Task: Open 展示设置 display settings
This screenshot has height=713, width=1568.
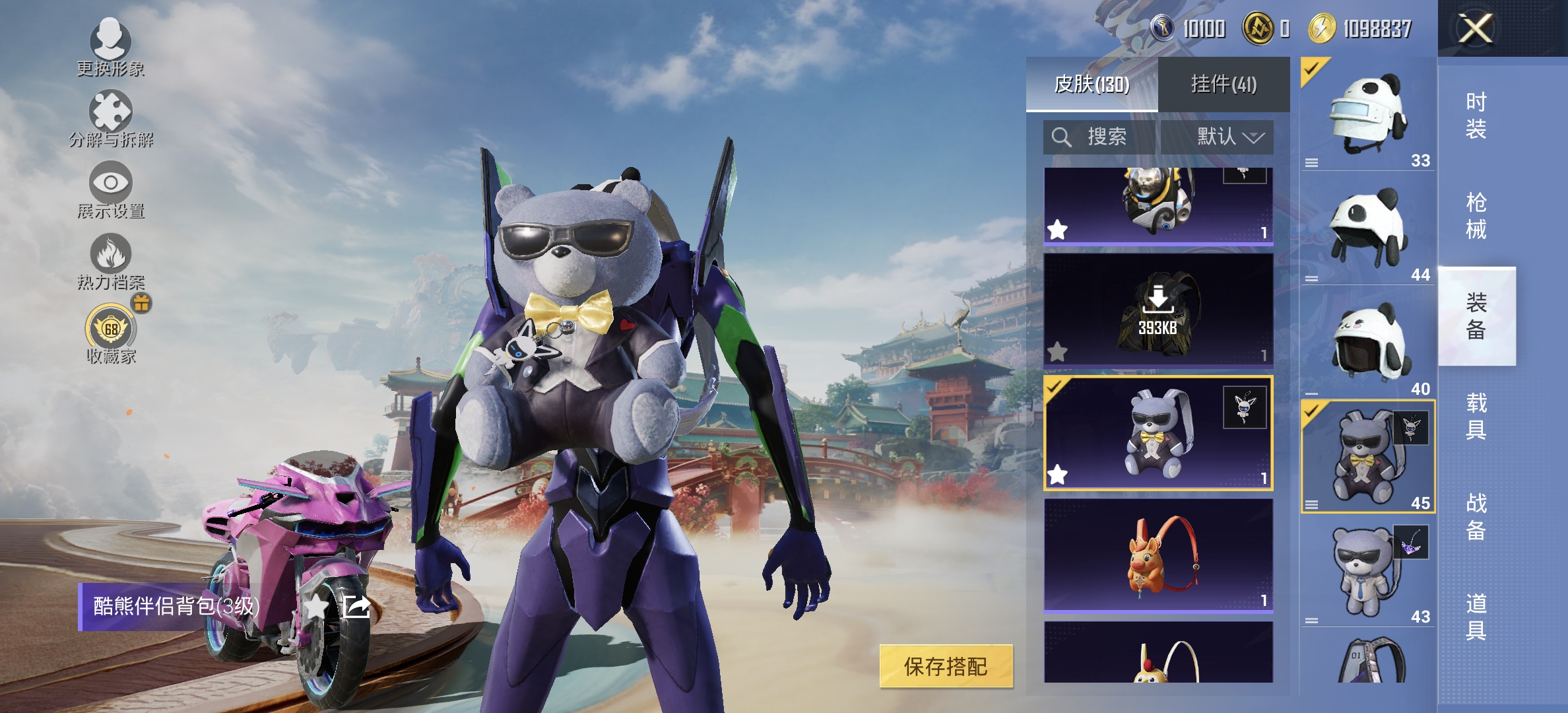Action: [110, 189]
